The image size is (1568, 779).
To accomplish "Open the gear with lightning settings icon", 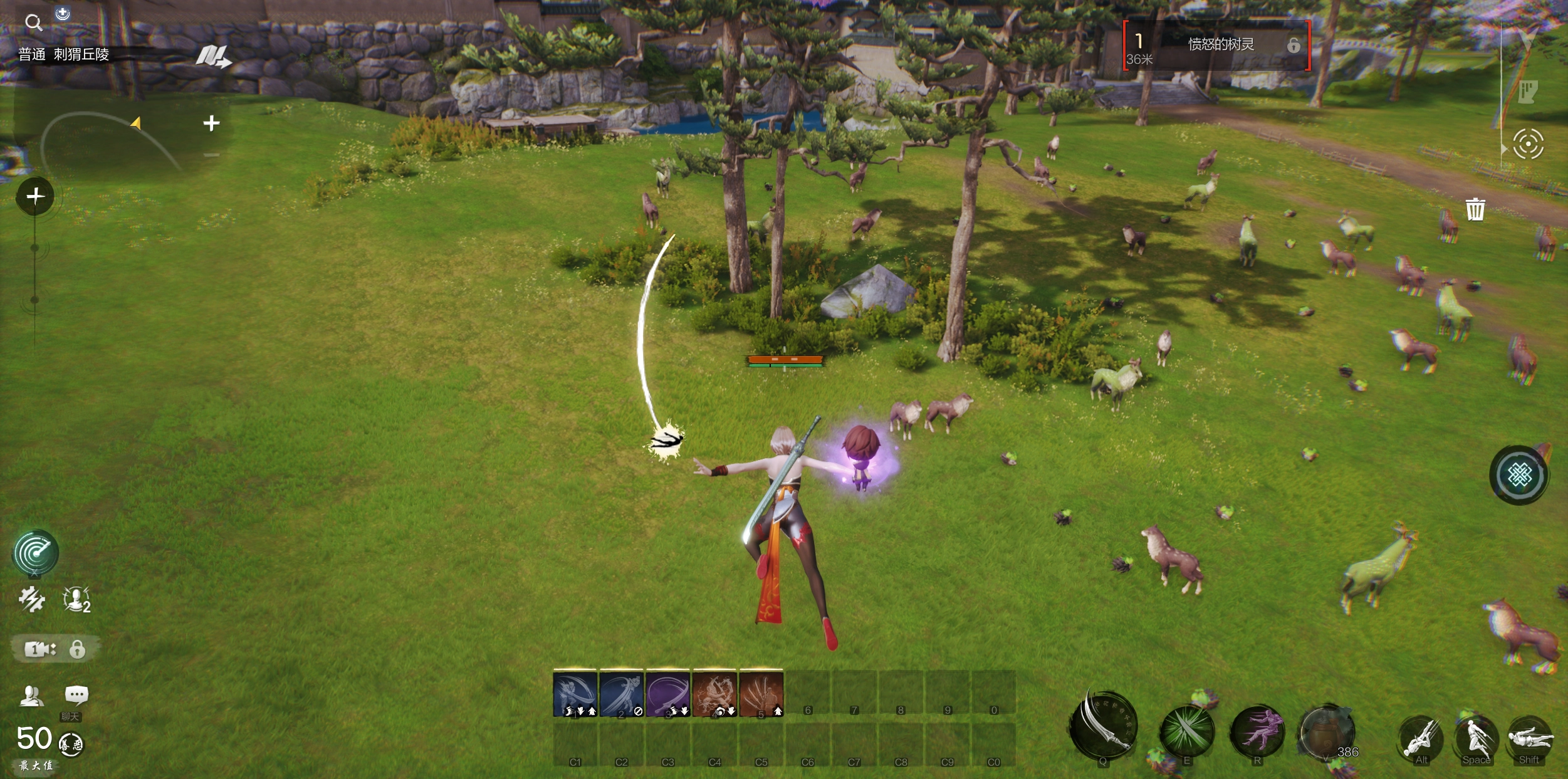I will [31, 599].
